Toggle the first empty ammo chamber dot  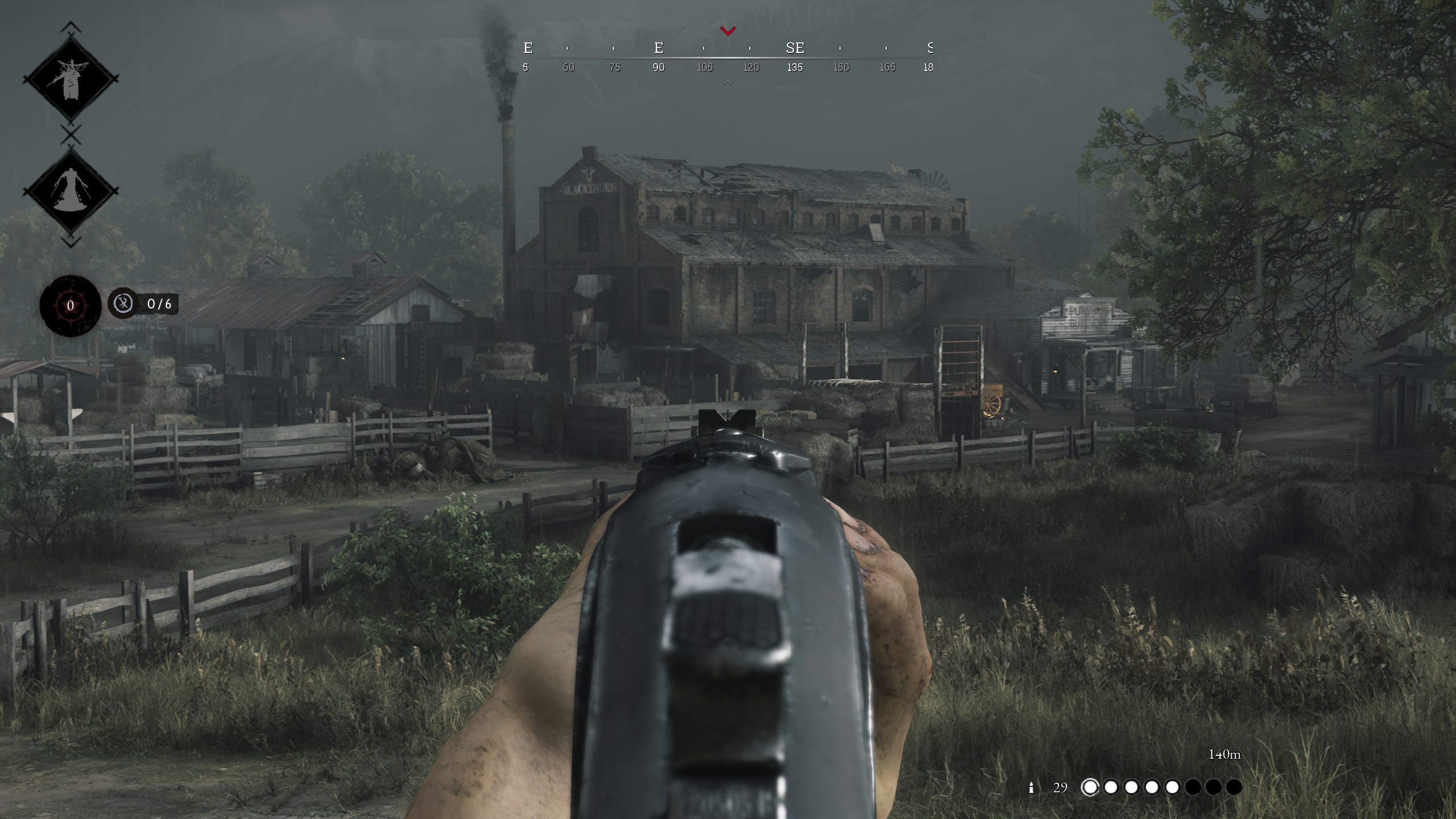click(1193, 787)
